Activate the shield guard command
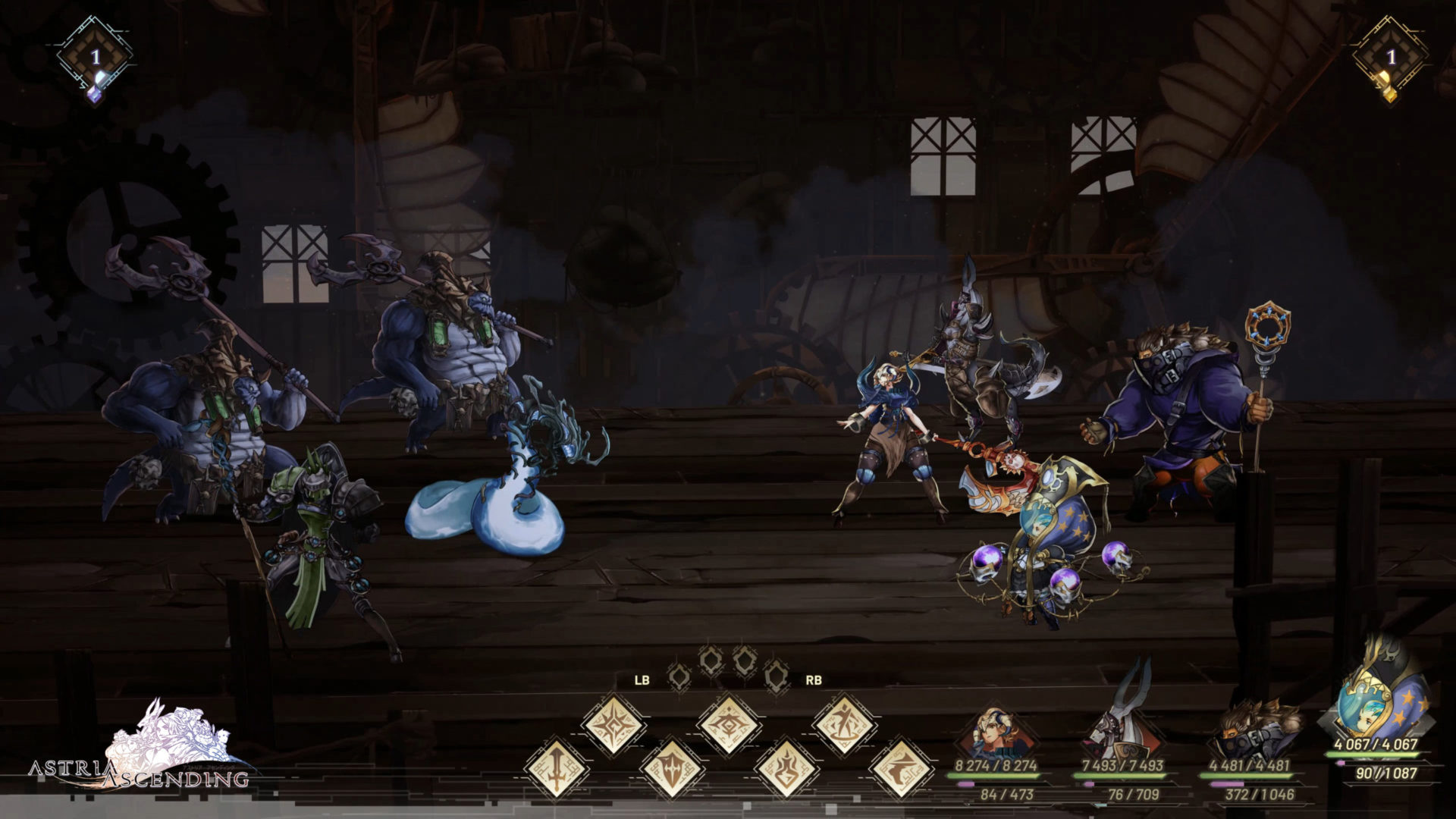Image resolution: width=1456 pixels, height=819 pixels. coord(672,768)
